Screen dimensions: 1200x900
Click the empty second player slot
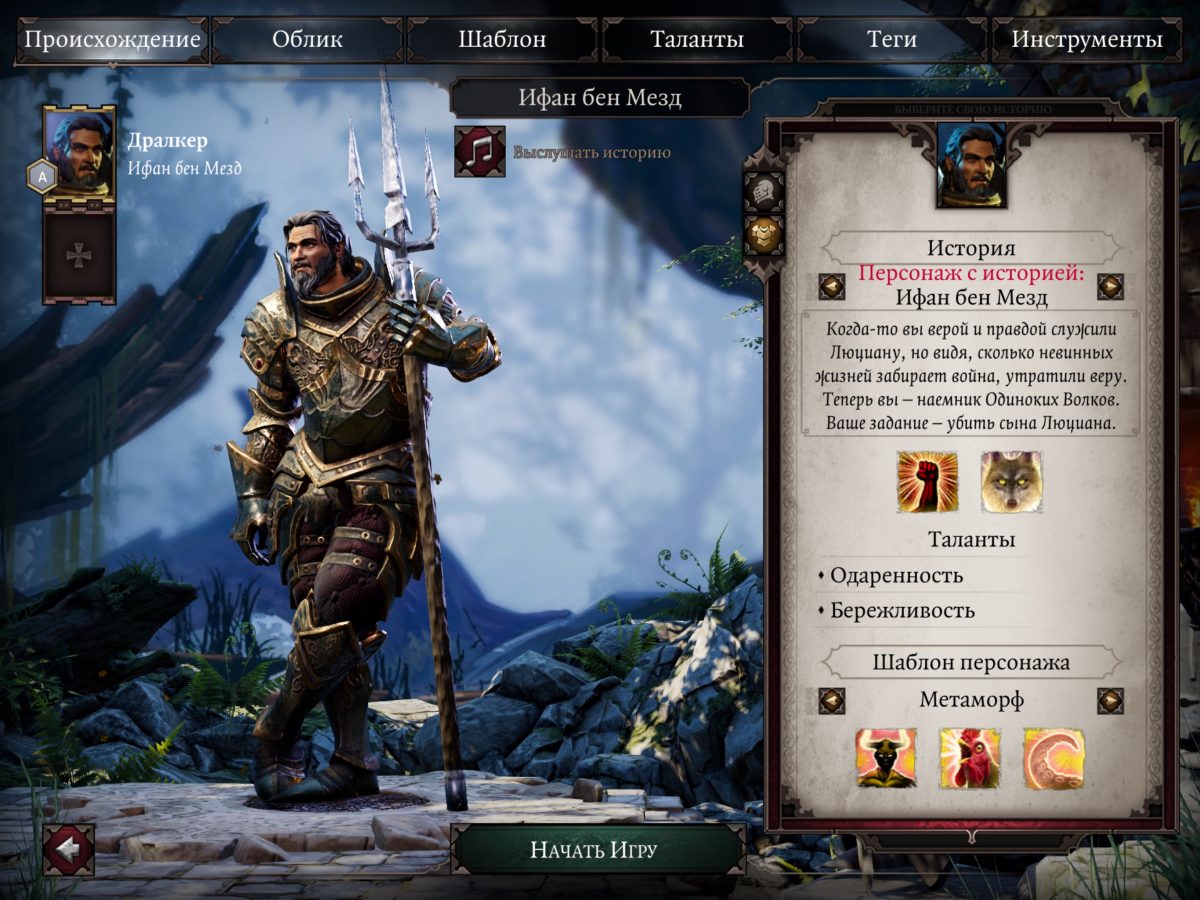tap(79, 255)
